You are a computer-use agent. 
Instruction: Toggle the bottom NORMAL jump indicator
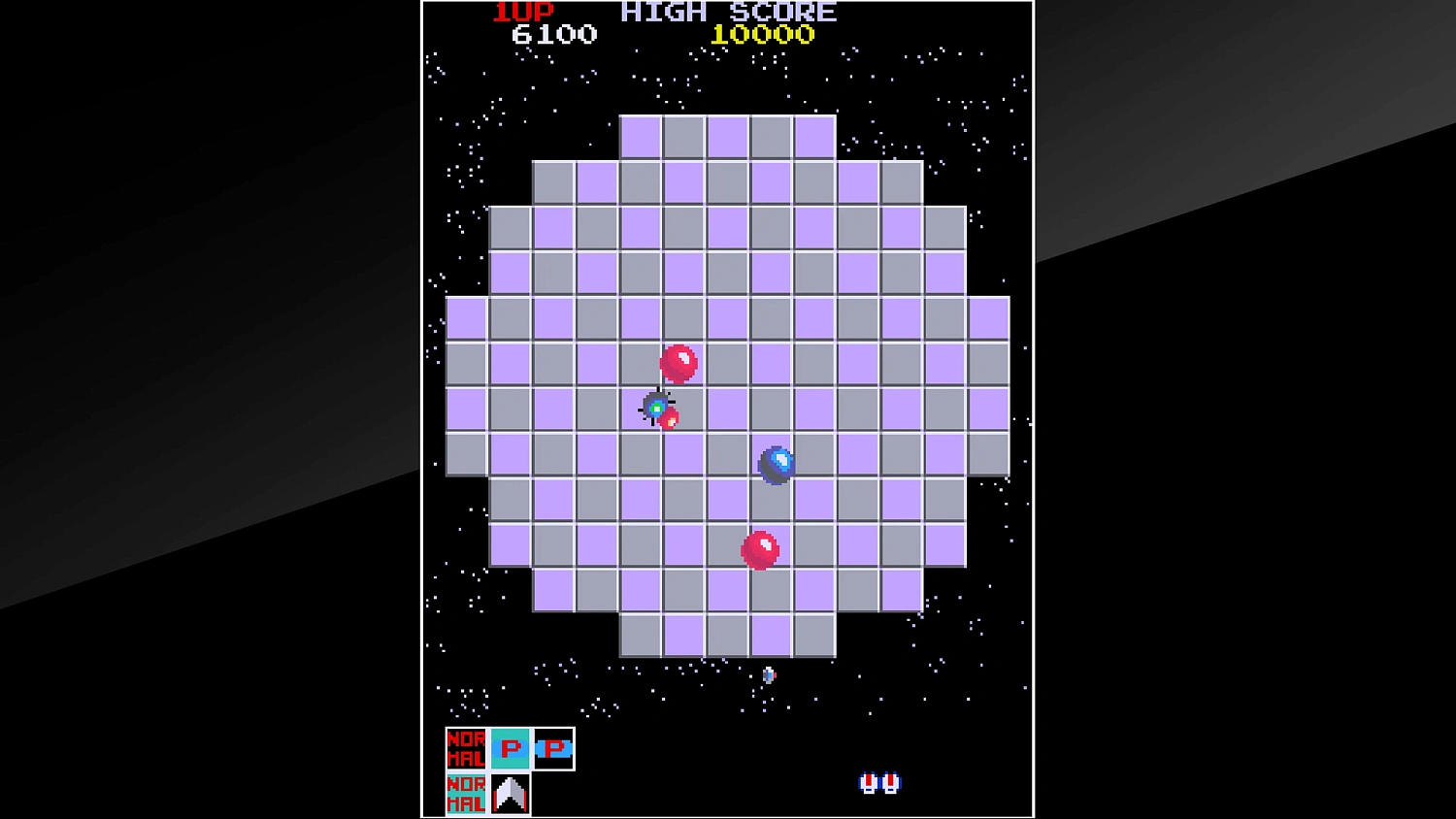click(465, 794)
